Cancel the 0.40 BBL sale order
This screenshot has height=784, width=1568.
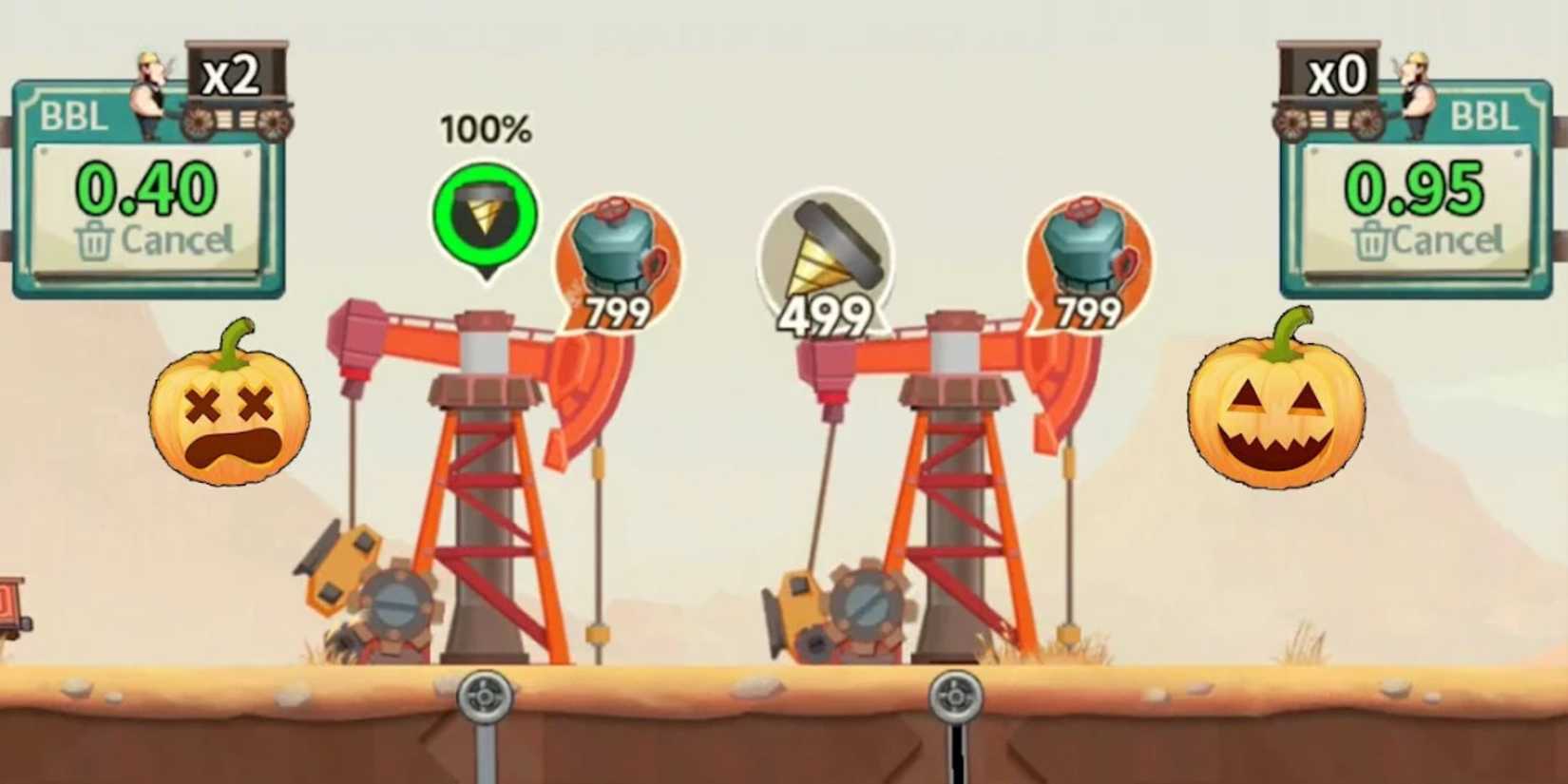click(x=152, y=239)
